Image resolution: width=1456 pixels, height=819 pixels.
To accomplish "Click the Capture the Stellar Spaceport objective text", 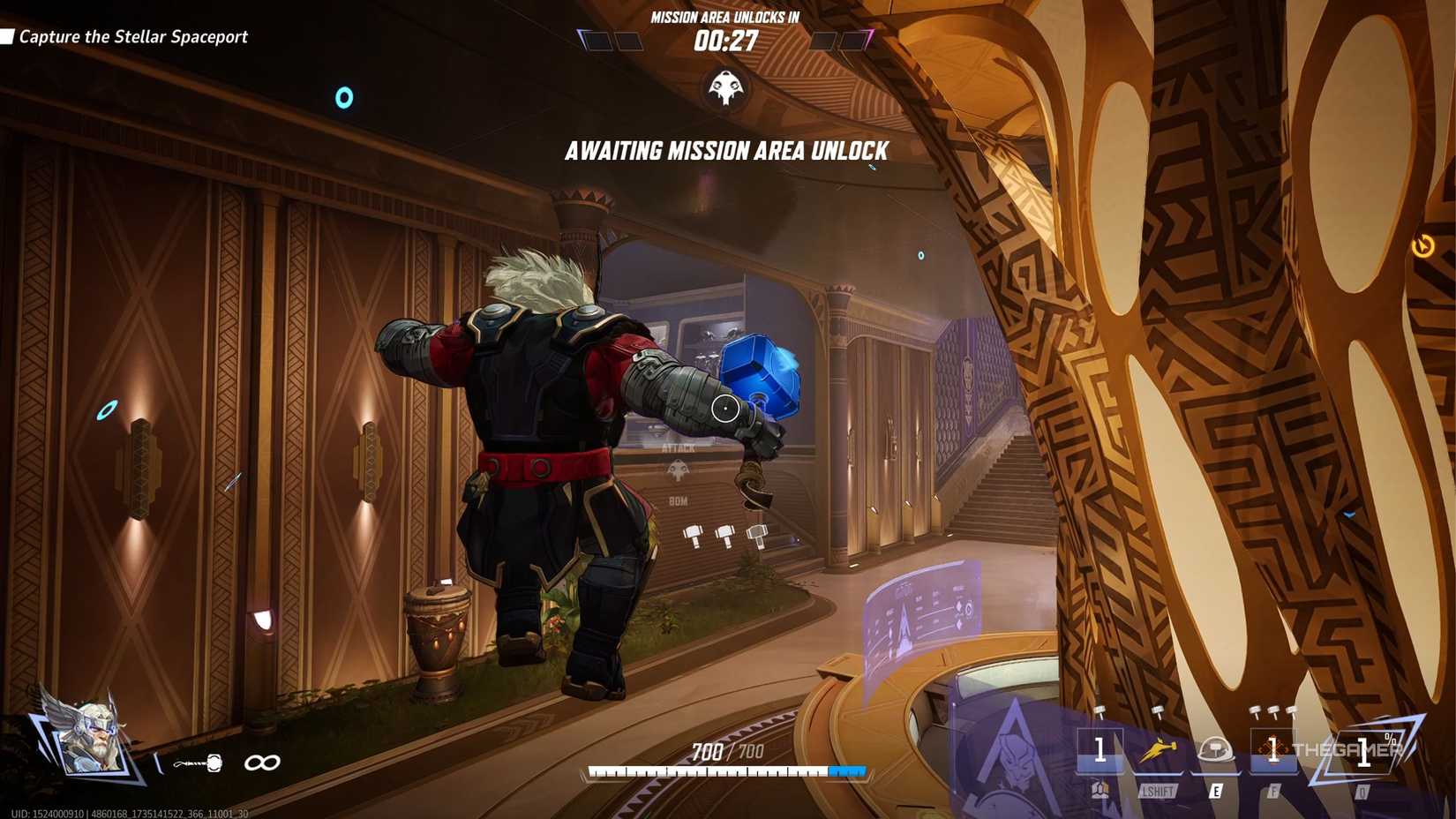I will click(132, 37).
